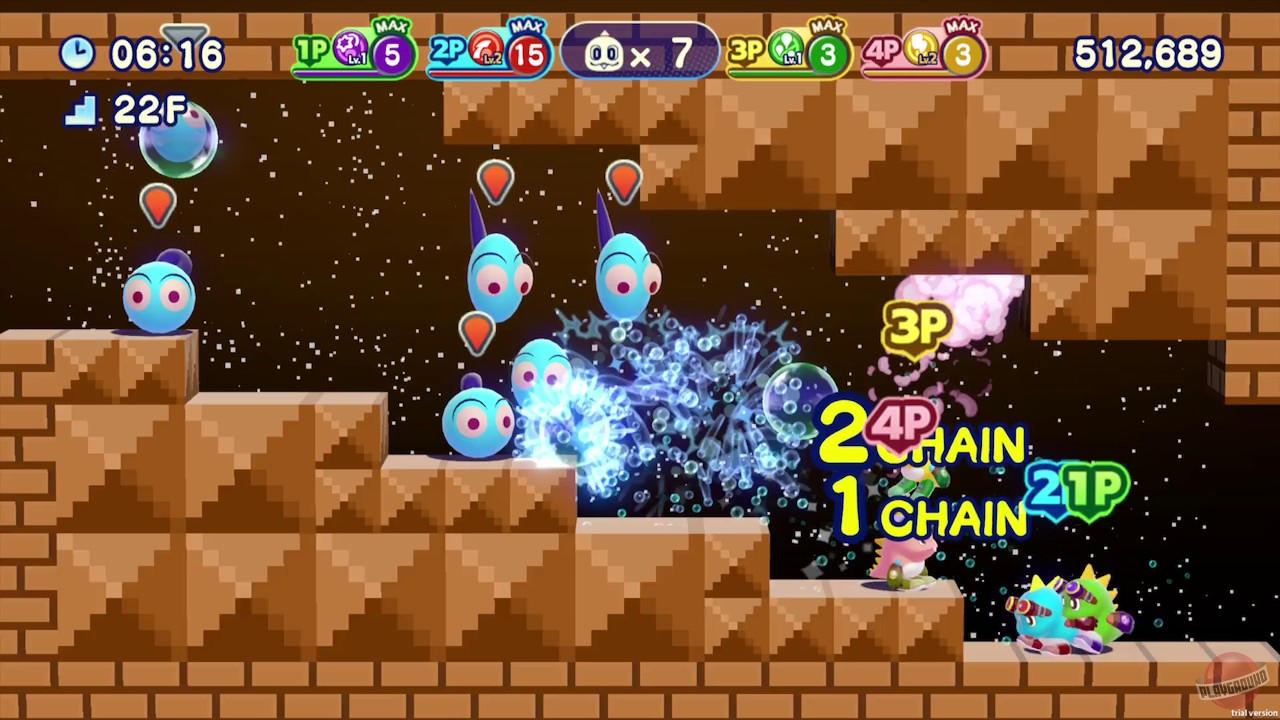Screen dimensions: 1280x720
Task: Select the 3P player tag near the pink explosion
Action: pyautogui.click(x=917, y=322)
